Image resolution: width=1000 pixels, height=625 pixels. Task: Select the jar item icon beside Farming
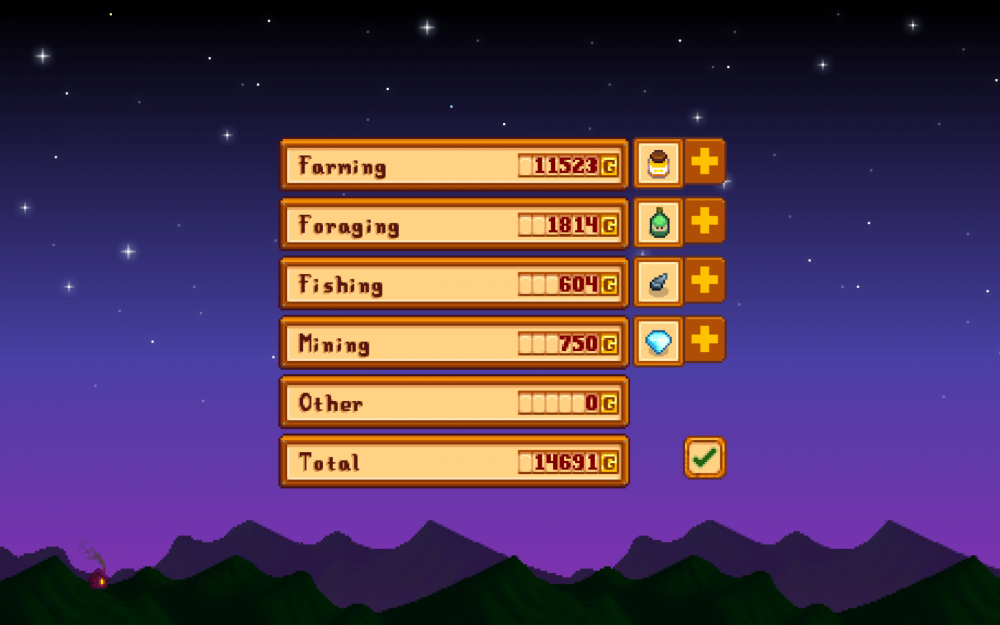click(x=658, y=163)
